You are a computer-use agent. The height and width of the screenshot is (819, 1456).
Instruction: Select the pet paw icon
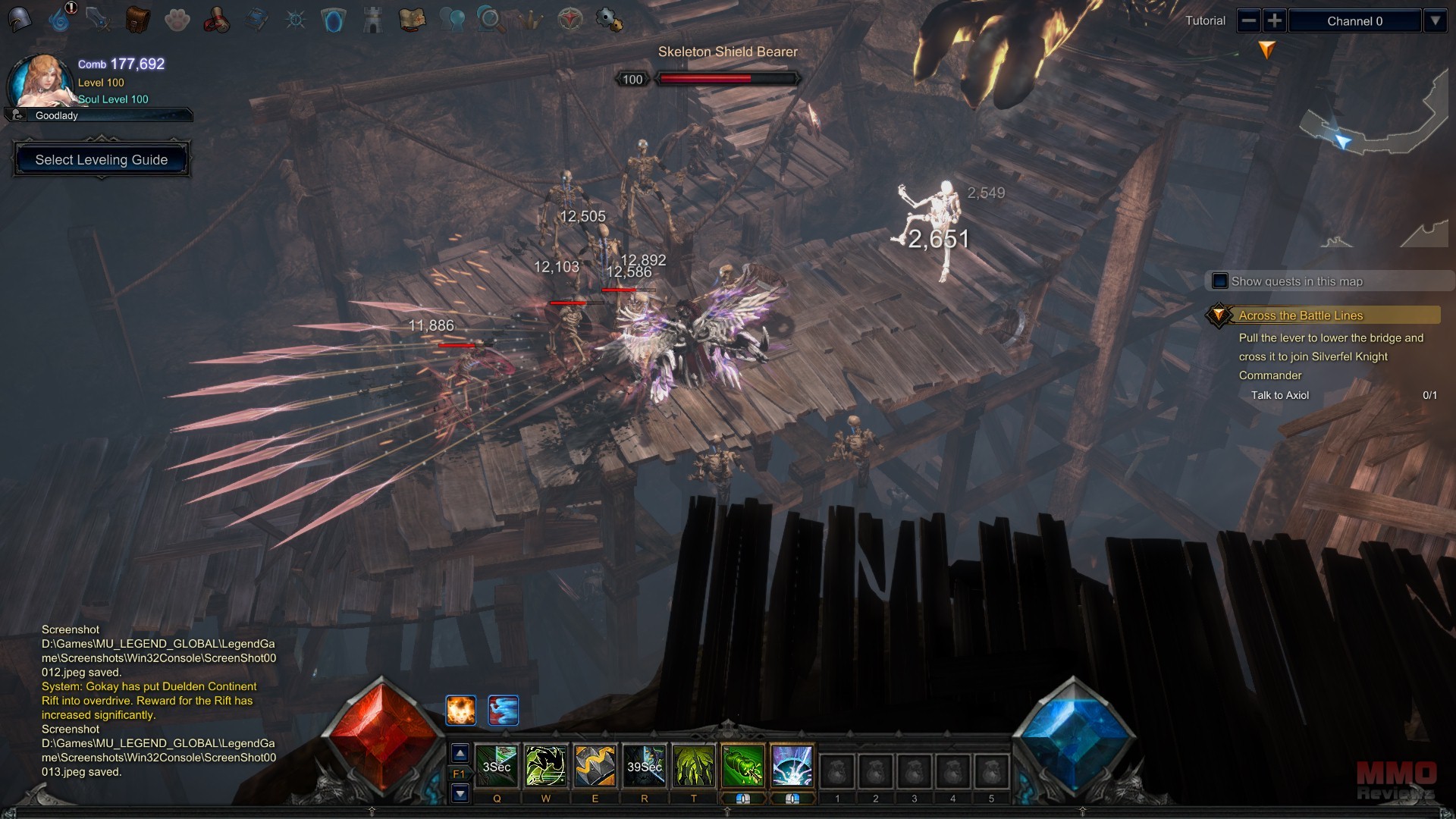177,19
